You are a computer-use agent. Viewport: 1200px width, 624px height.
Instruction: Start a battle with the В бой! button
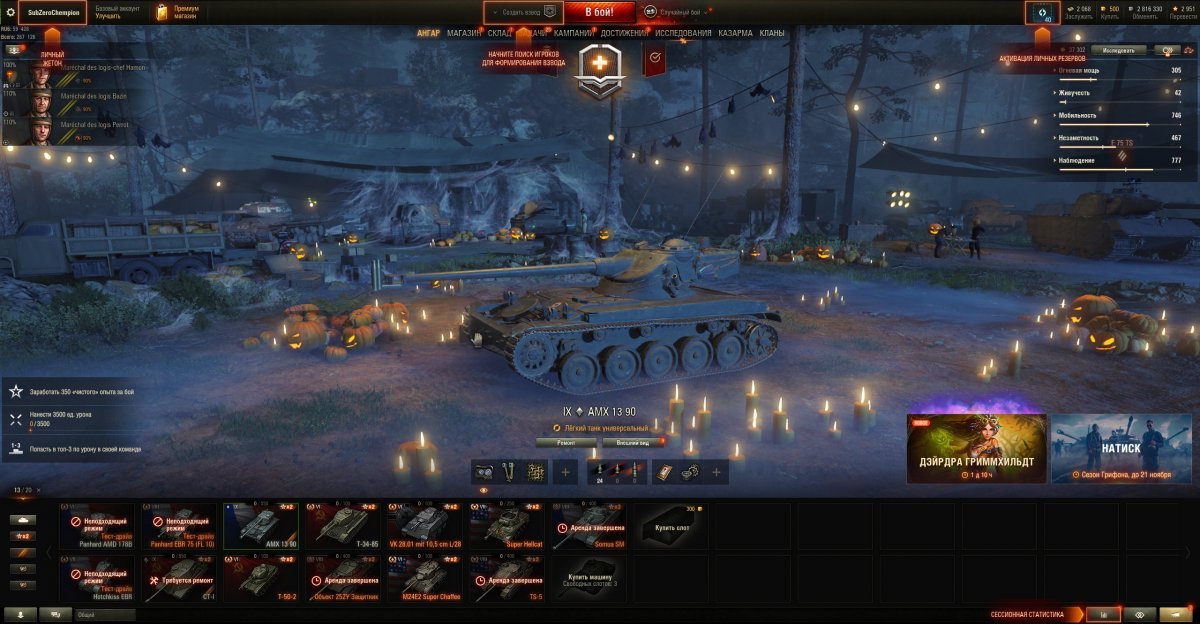pyautogui.click(x=599, y=12)
